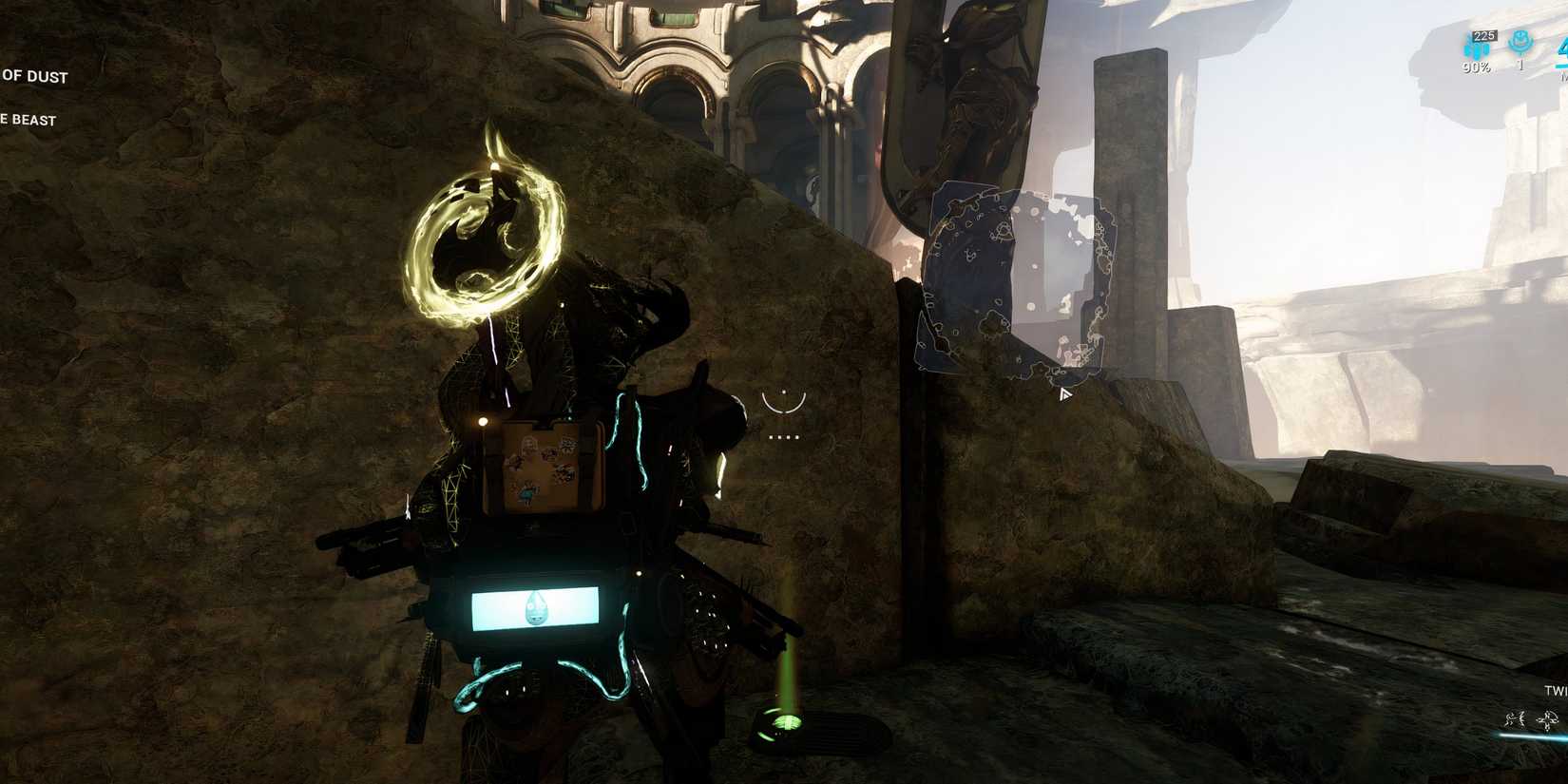Click the numeral 1 under the shield icon

[x=1520, y=64]
